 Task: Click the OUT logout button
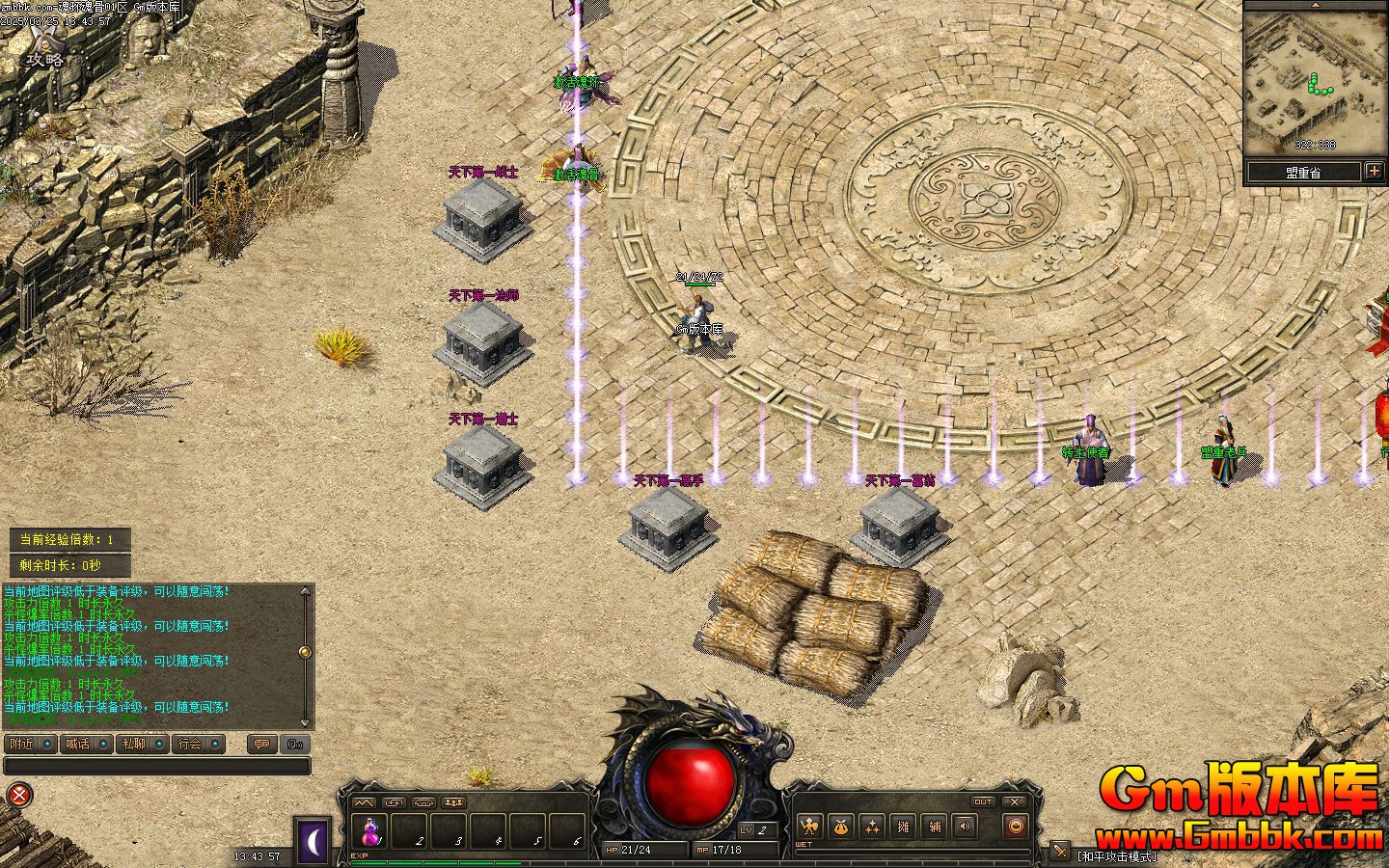[982, 802]
